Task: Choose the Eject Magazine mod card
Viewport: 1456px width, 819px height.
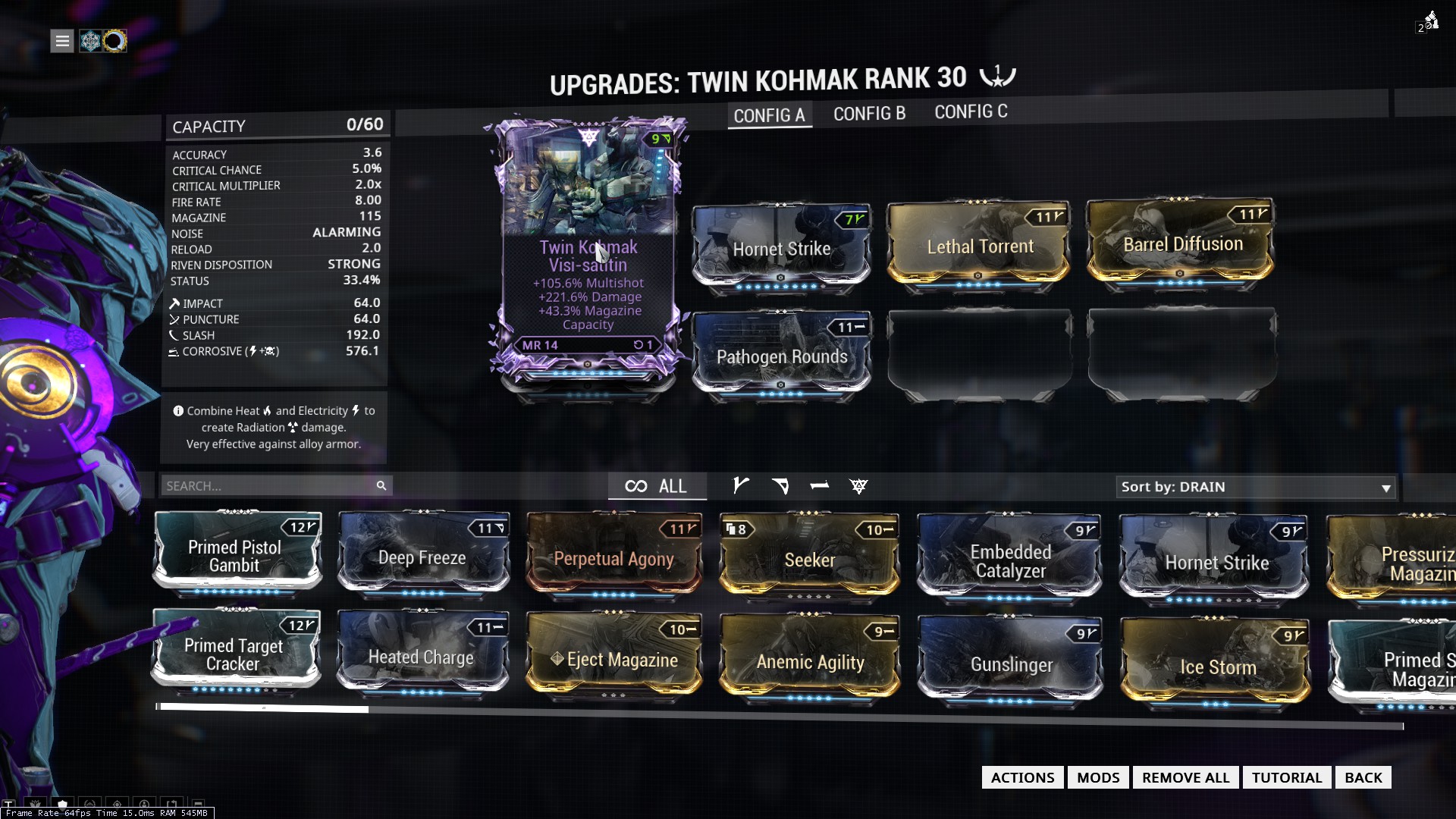Action: click(x=613, y=659)
